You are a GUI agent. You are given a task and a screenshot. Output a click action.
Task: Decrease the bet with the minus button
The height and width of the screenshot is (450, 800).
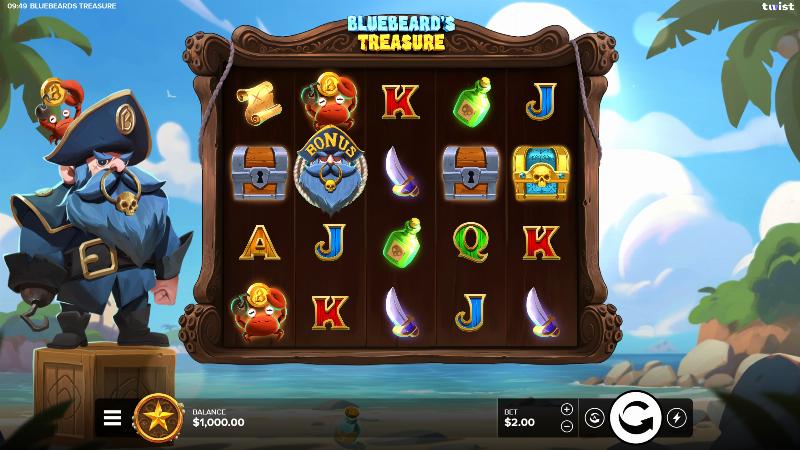(x=567, y=426)
